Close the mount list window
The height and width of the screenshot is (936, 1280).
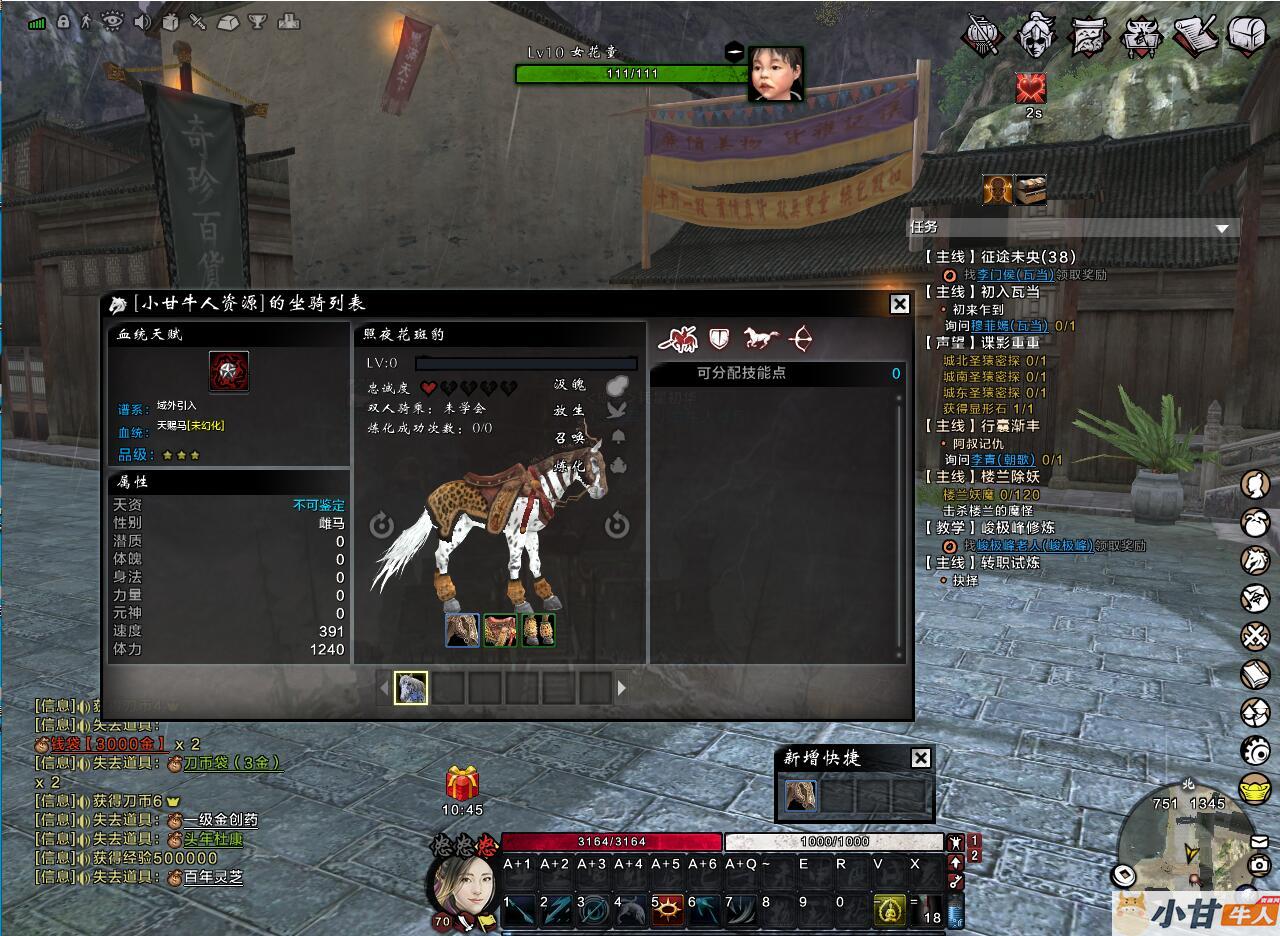pyautogui.click(x=899, y=304)
